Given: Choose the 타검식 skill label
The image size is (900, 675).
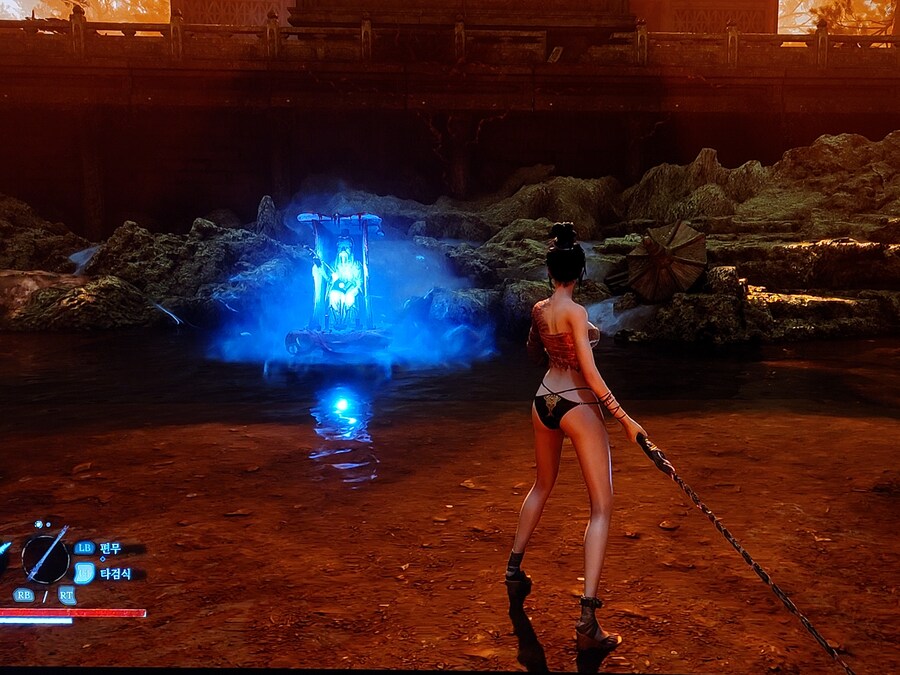Looking at the screenshot, I should tap(115, 574).
